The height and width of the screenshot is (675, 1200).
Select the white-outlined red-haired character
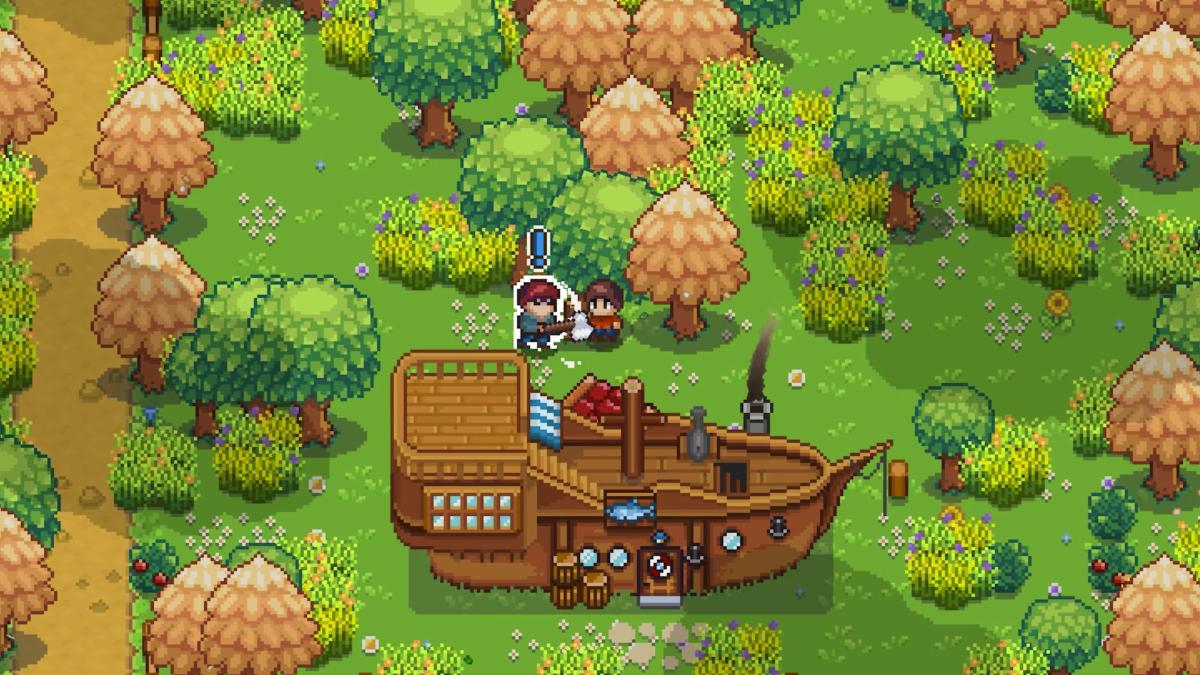point(535,314)
